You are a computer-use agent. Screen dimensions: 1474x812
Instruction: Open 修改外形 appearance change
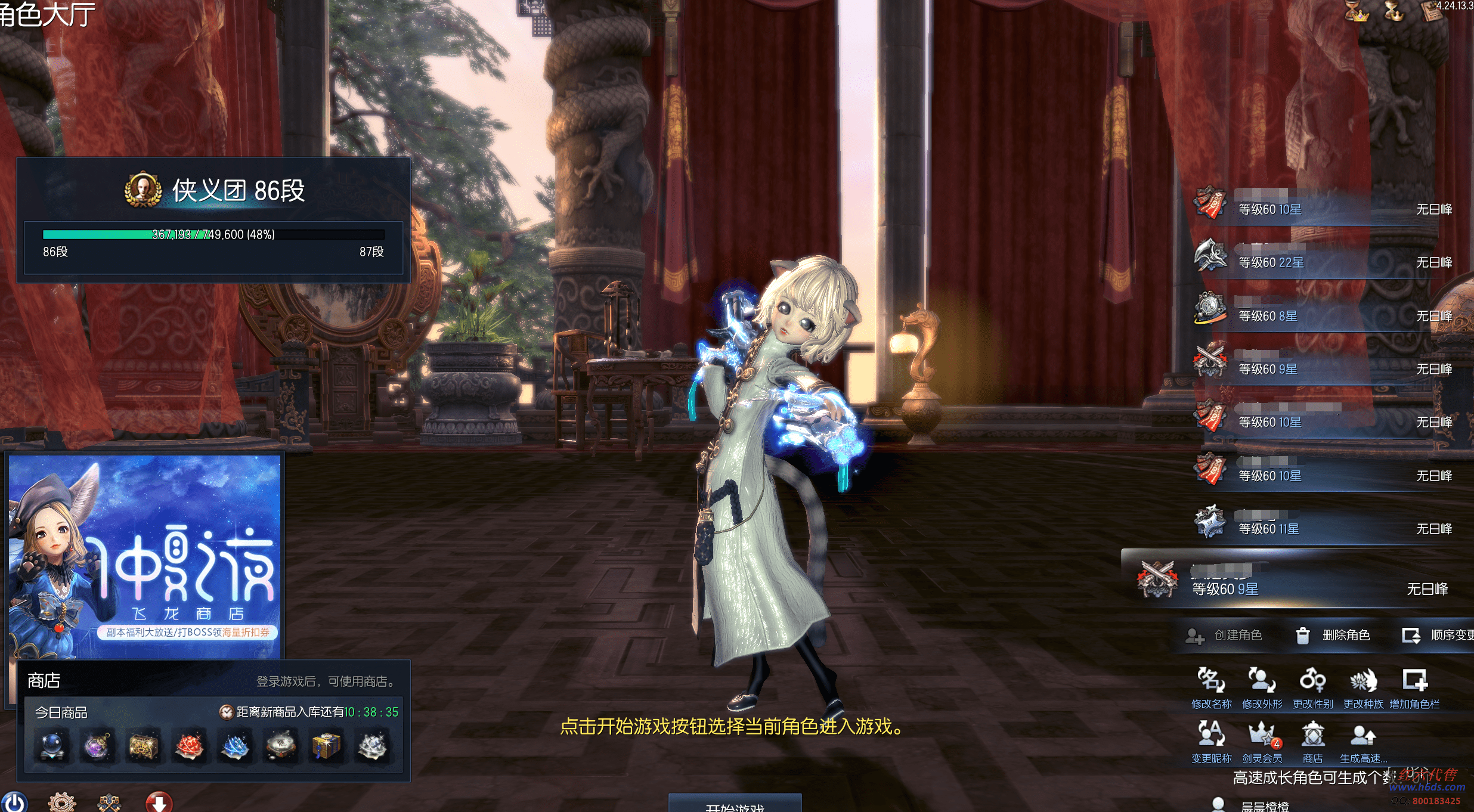1262,688
